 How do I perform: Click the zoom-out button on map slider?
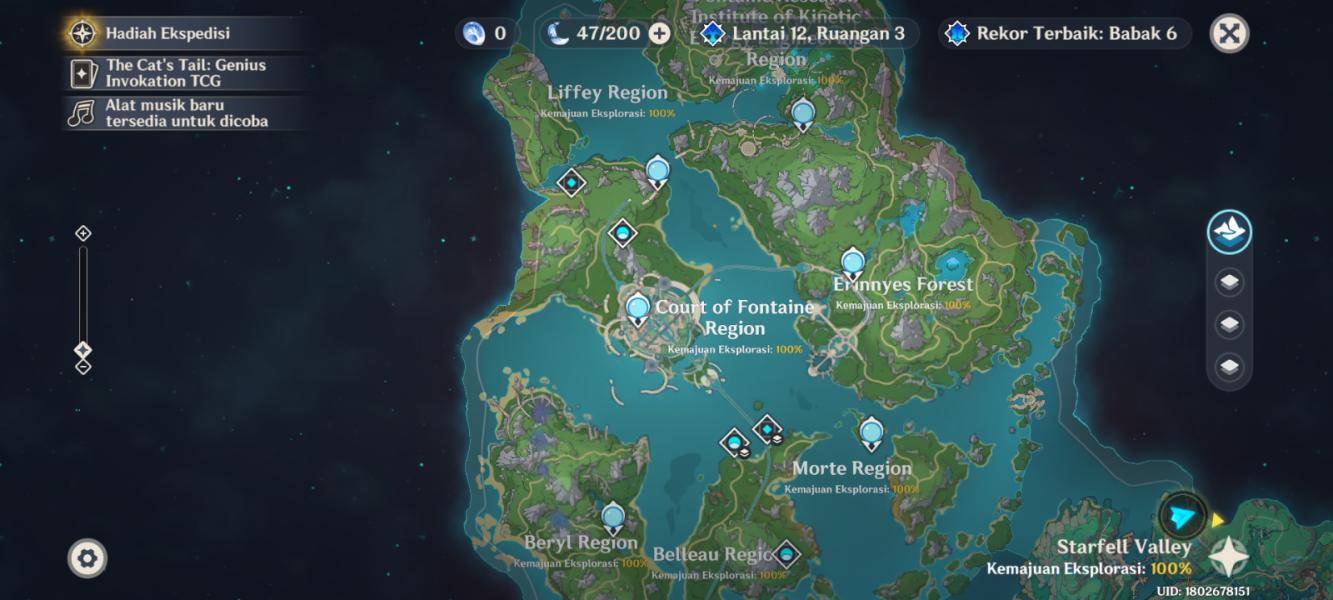point(84,367)
